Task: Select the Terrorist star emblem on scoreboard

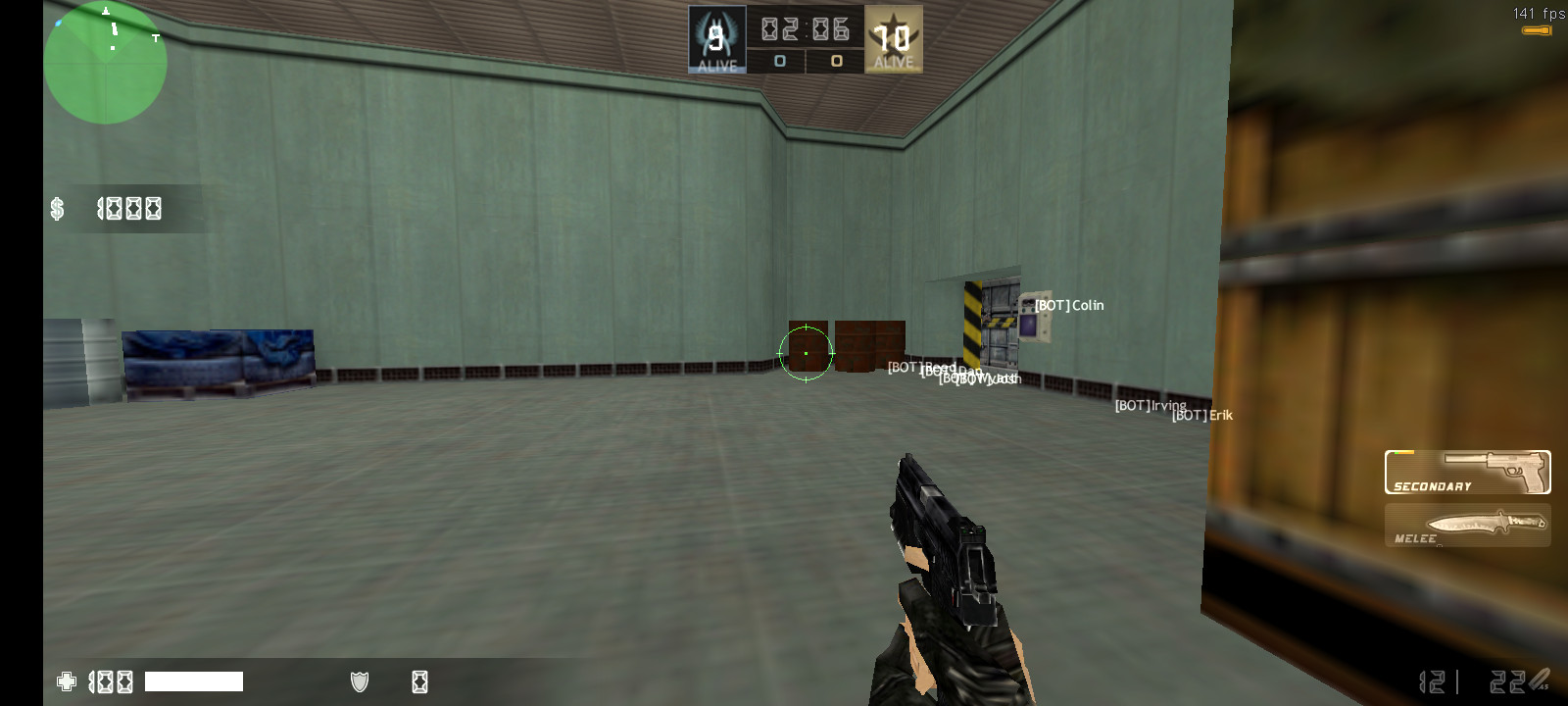Action: 893,32
